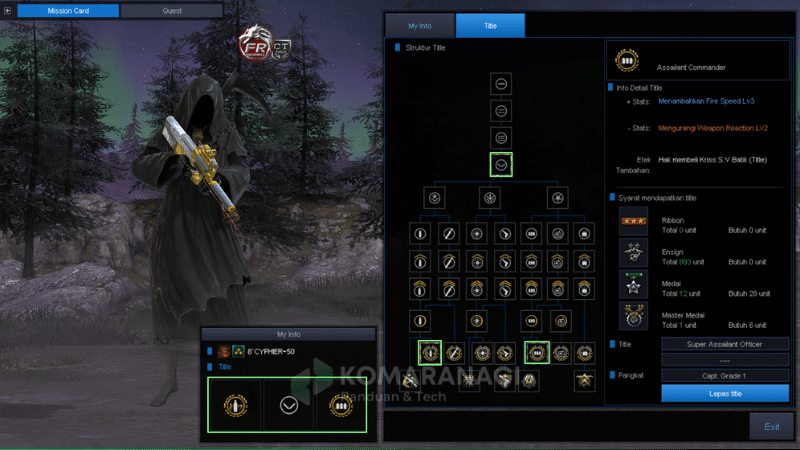Select the highlighted three-bullet wreath title node
This screenshot has height=450, width=800.
(x=536, y=352)
